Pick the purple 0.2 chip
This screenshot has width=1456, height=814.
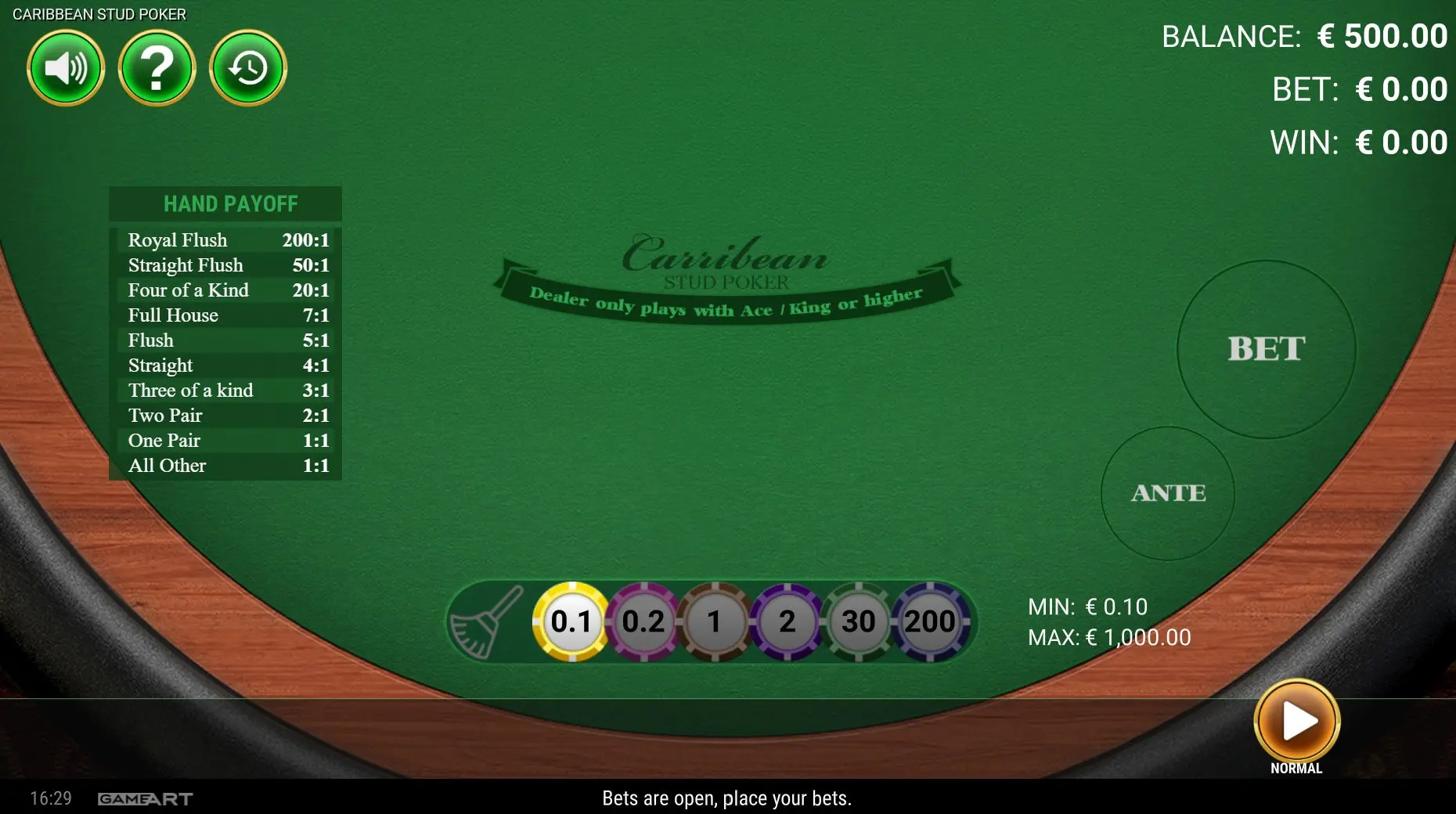tap(643, 622)
